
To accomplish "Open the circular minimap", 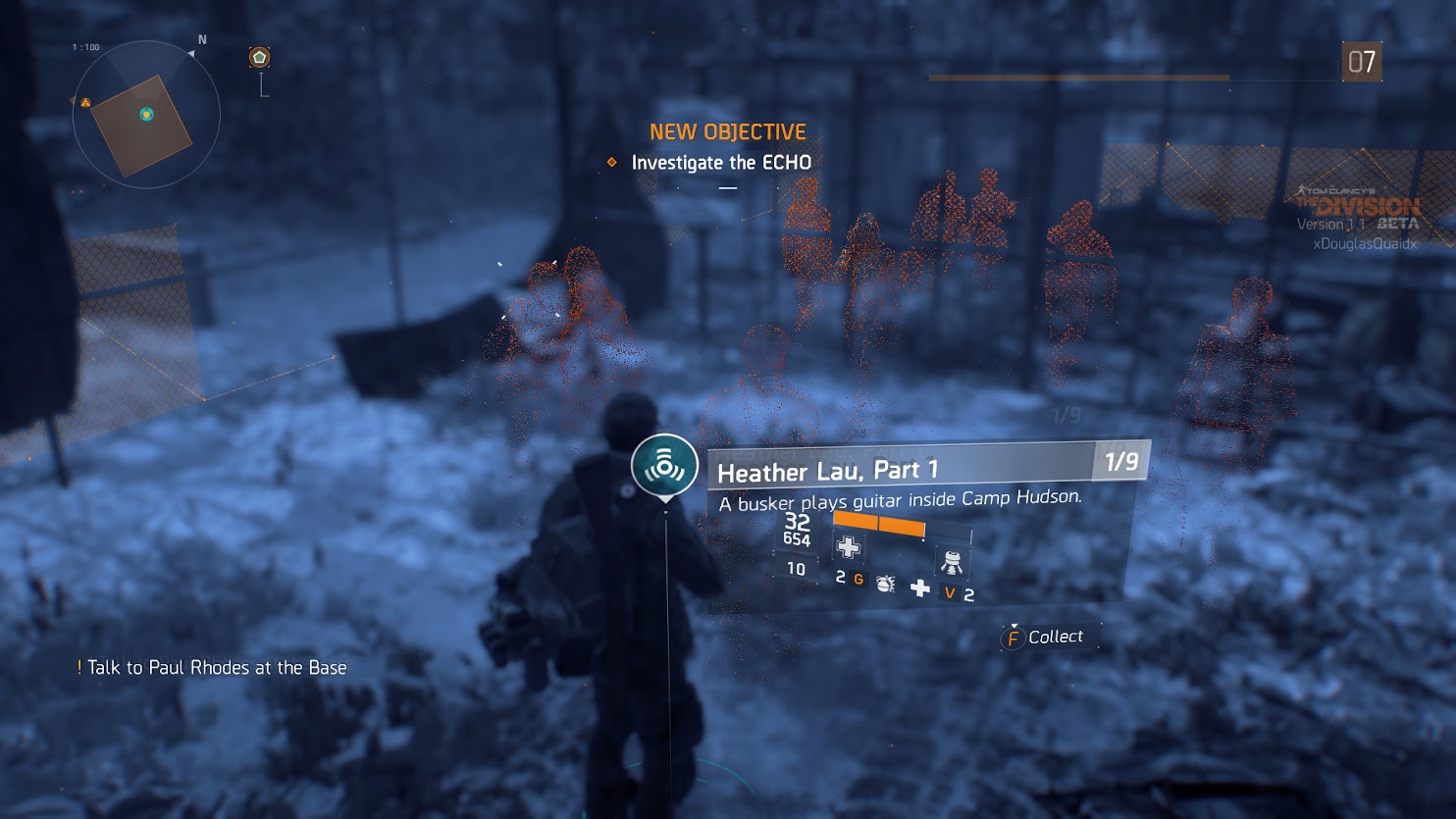I will [146, 115].
